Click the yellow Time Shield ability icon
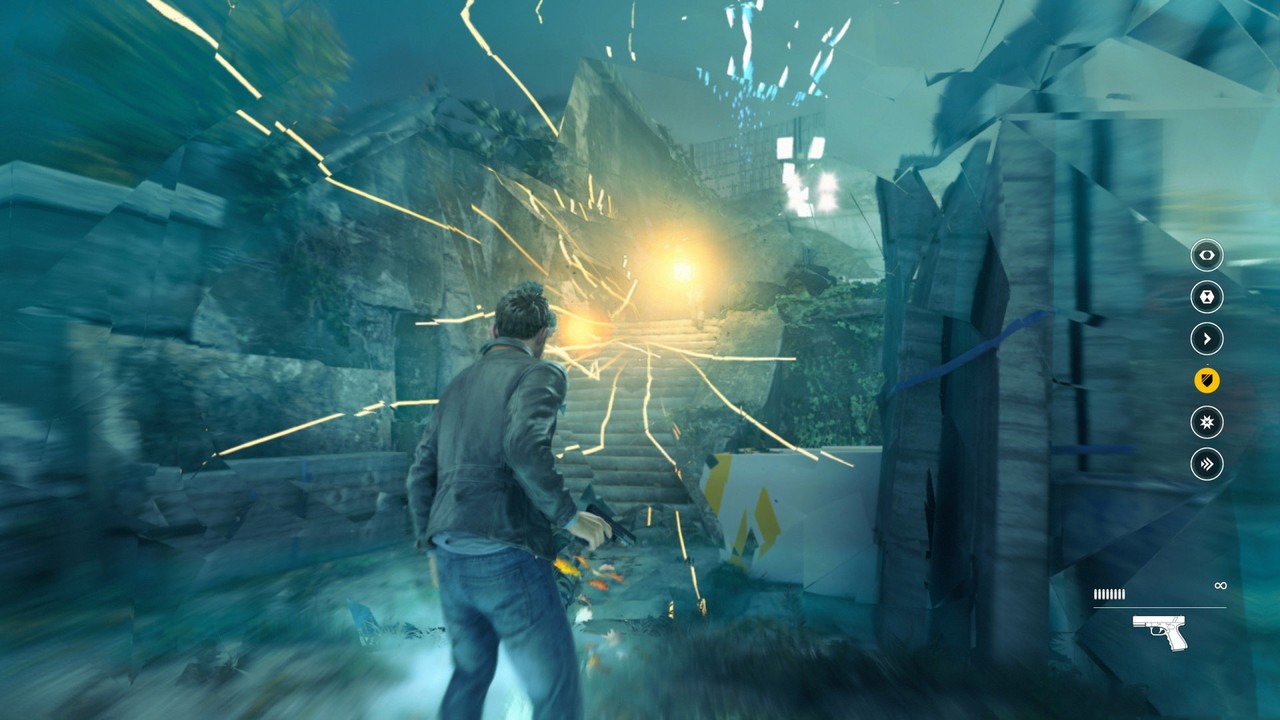 [x=1206, y=382]
